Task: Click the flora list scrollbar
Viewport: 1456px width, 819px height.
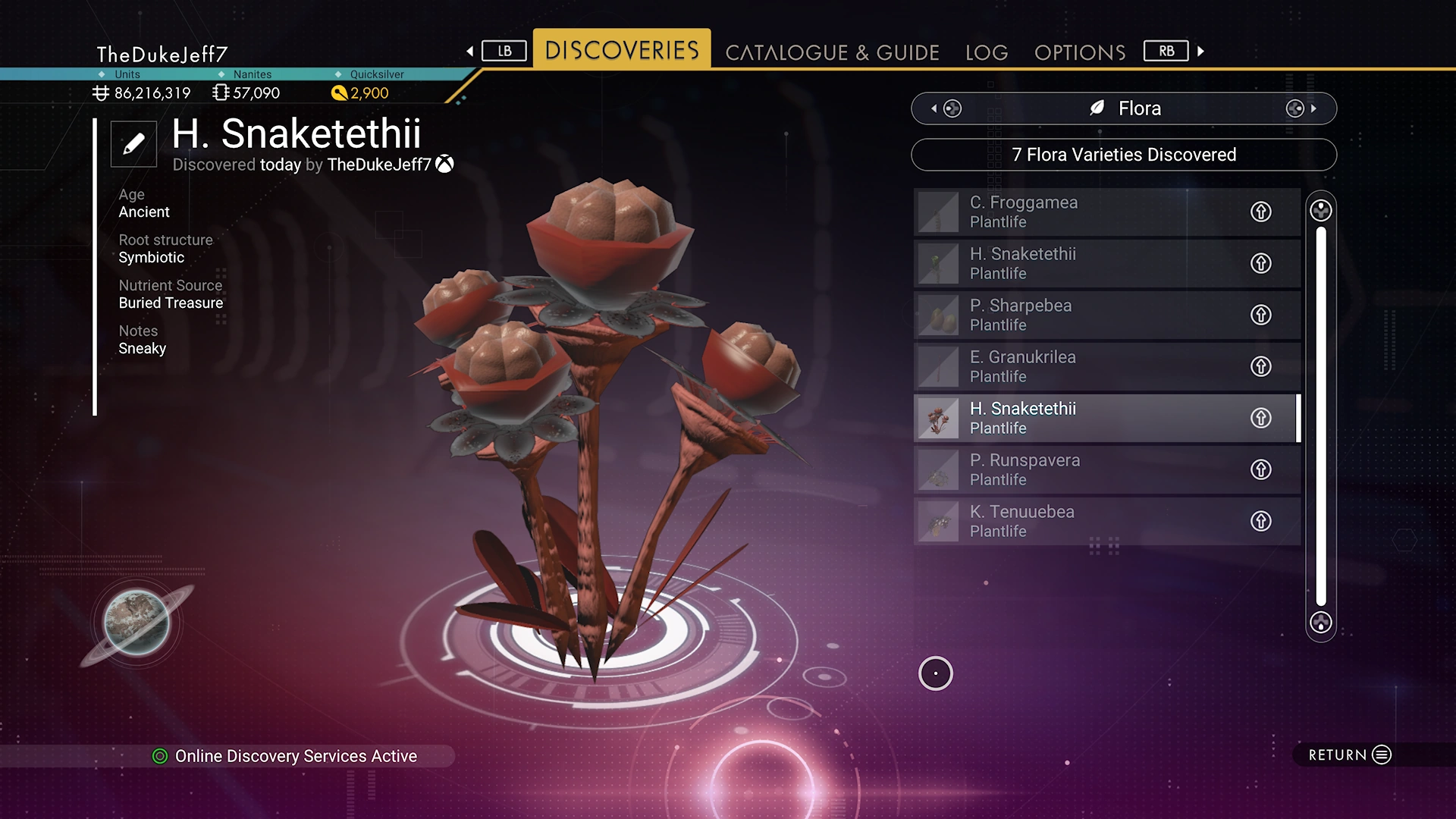Action: point(1320,416)
